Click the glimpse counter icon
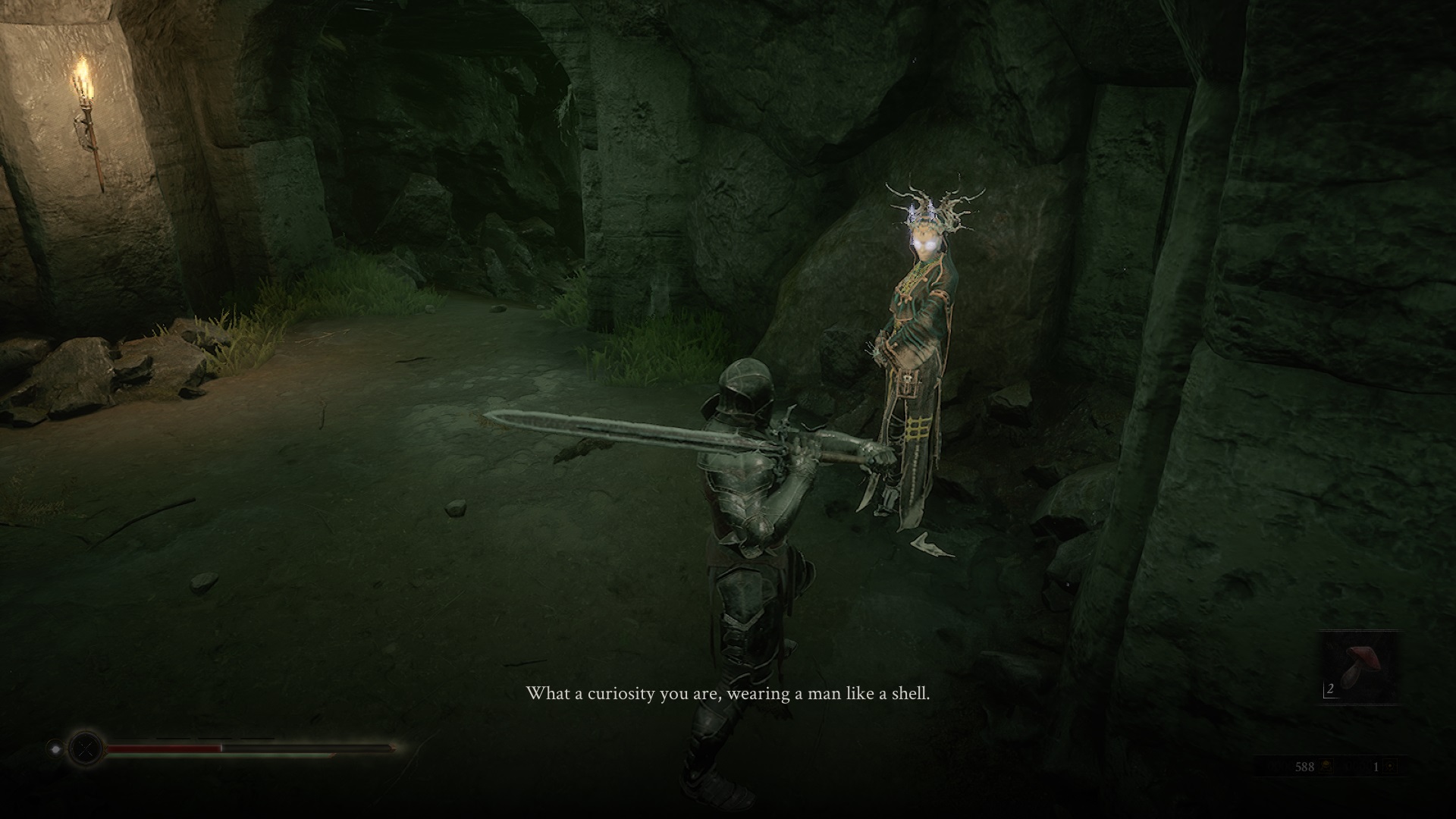 [1390, 767]
